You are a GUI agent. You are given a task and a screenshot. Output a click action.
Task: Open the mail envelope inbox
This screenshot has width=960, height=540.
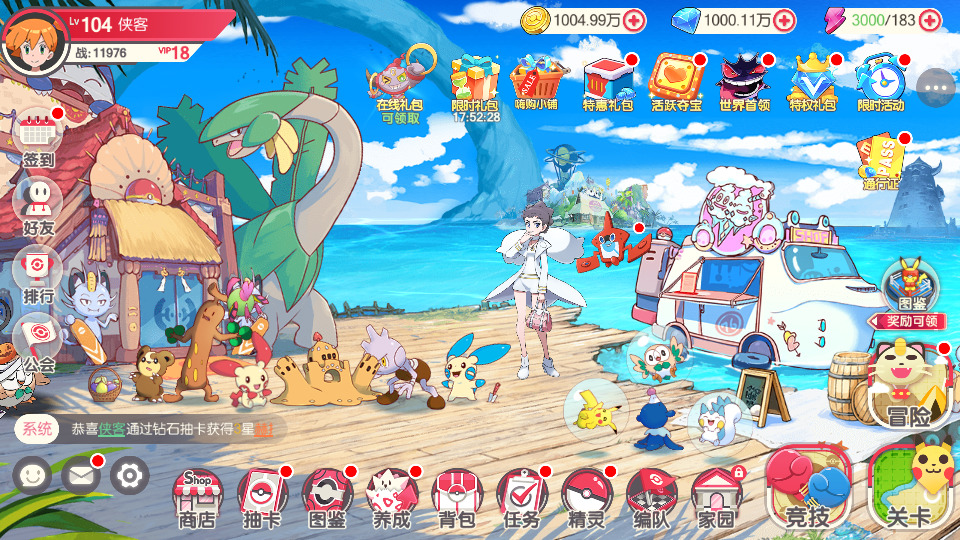(80, 475)
